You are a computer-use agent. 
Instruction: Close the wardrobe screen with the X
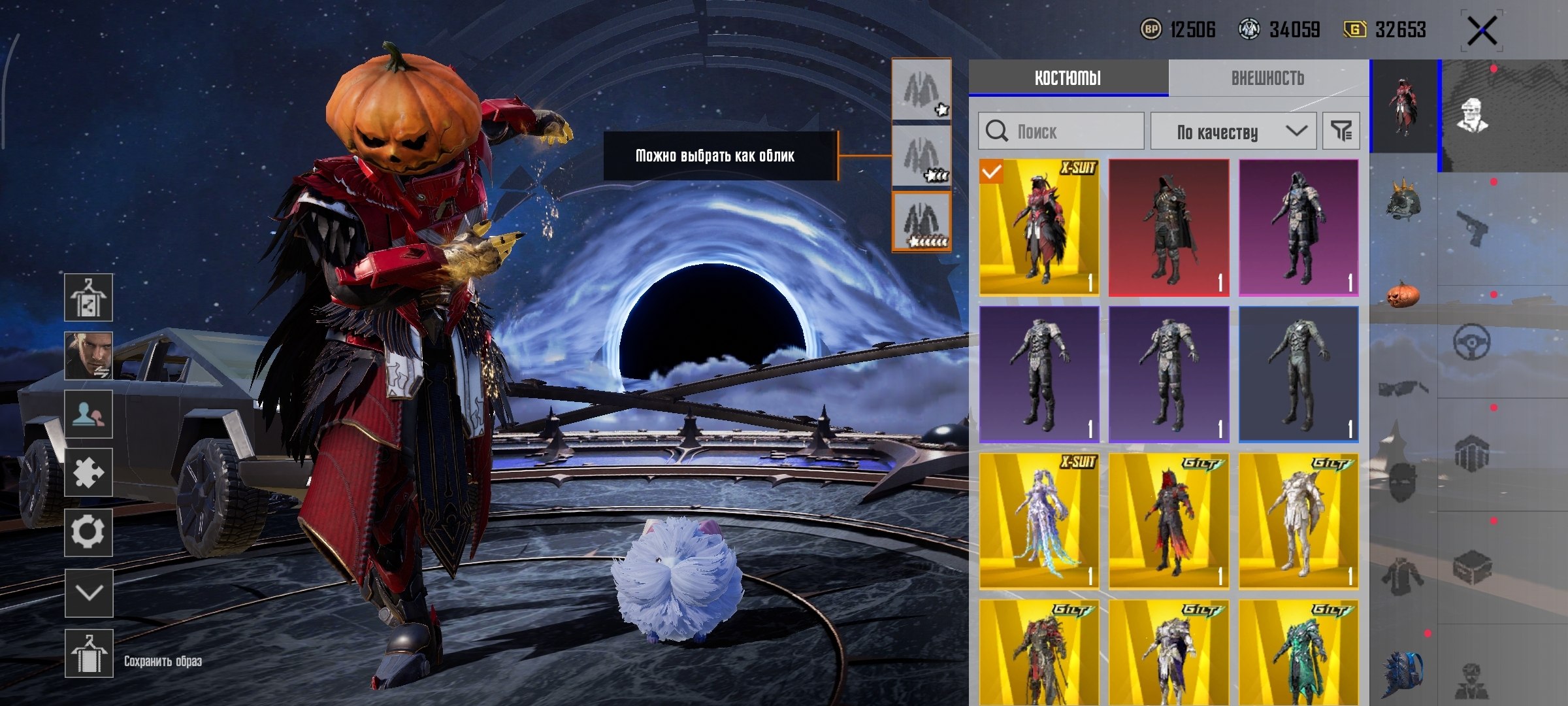[x=1482, y=31]
